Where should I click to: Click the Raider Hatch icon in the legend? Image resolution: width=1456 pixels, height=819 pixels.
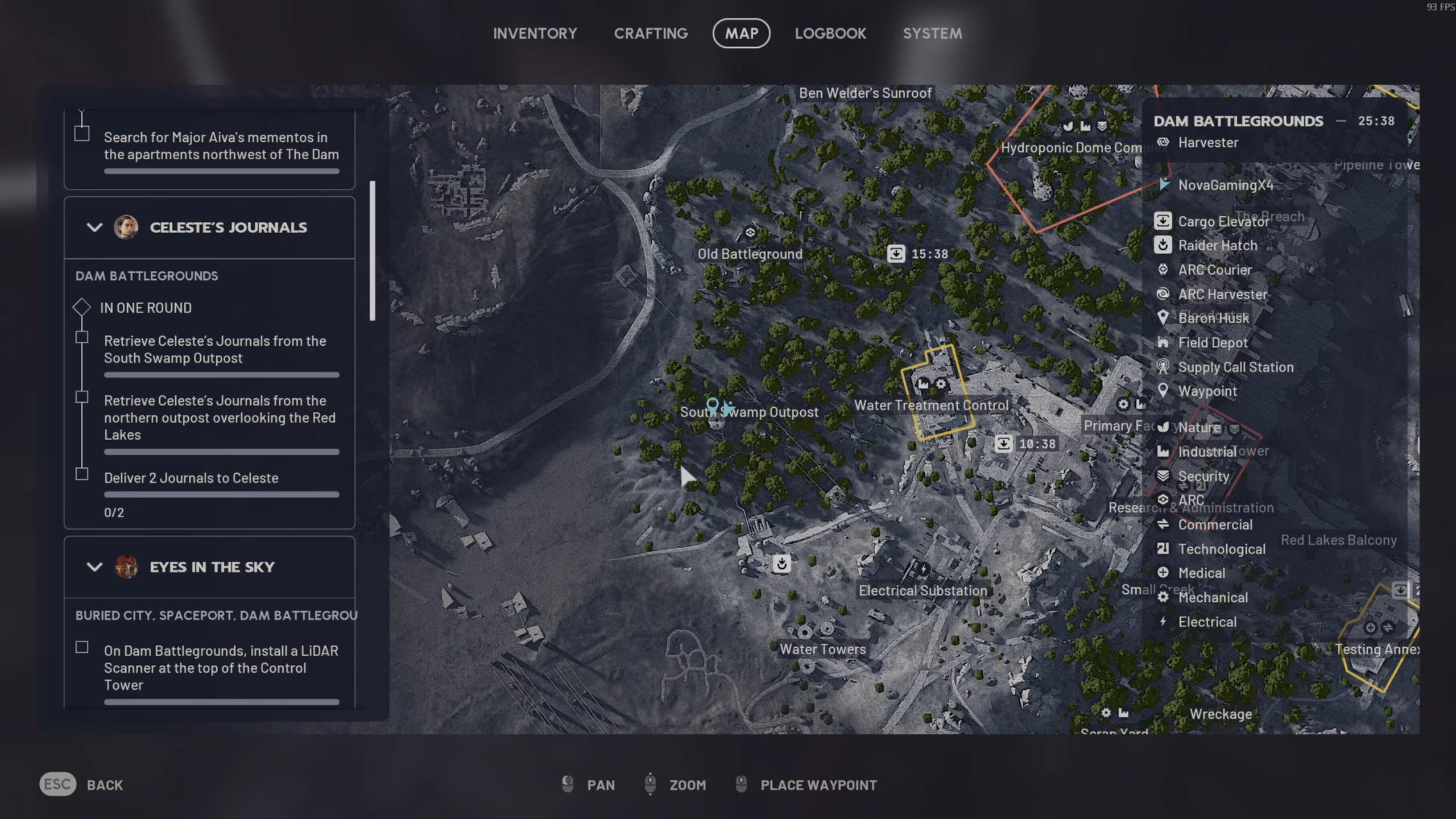1164,245
